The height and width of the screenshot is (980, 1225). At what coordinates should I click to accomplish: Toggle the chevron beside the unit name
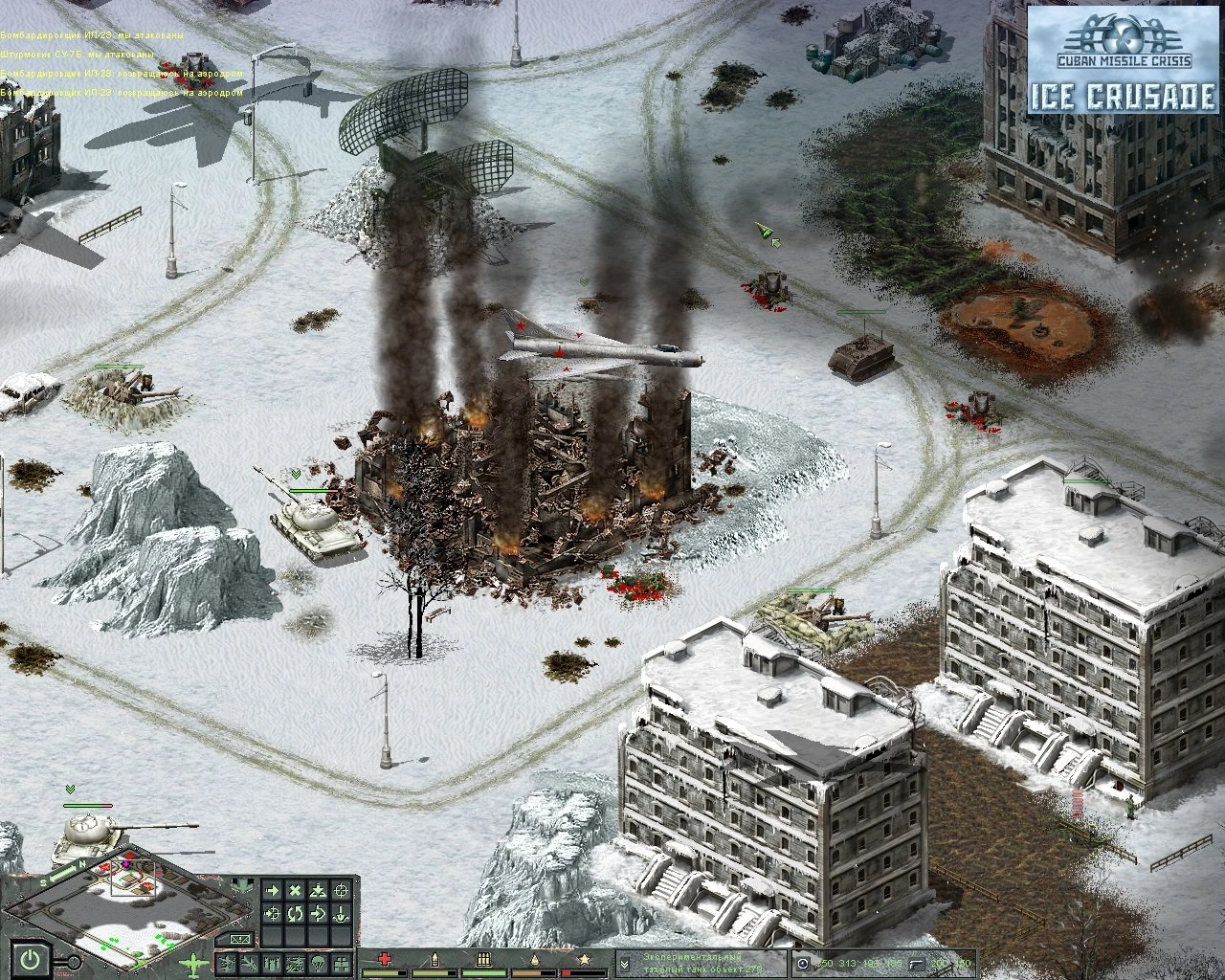tap(623, 964)
